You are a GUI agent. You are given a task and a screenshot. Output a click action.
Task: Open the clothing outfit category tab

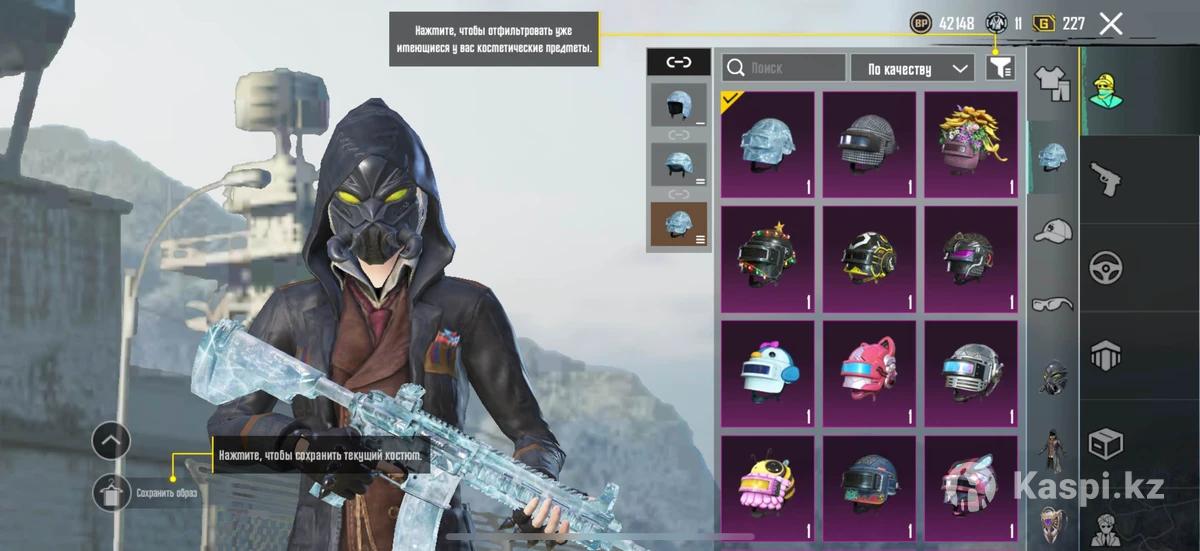1053,84
